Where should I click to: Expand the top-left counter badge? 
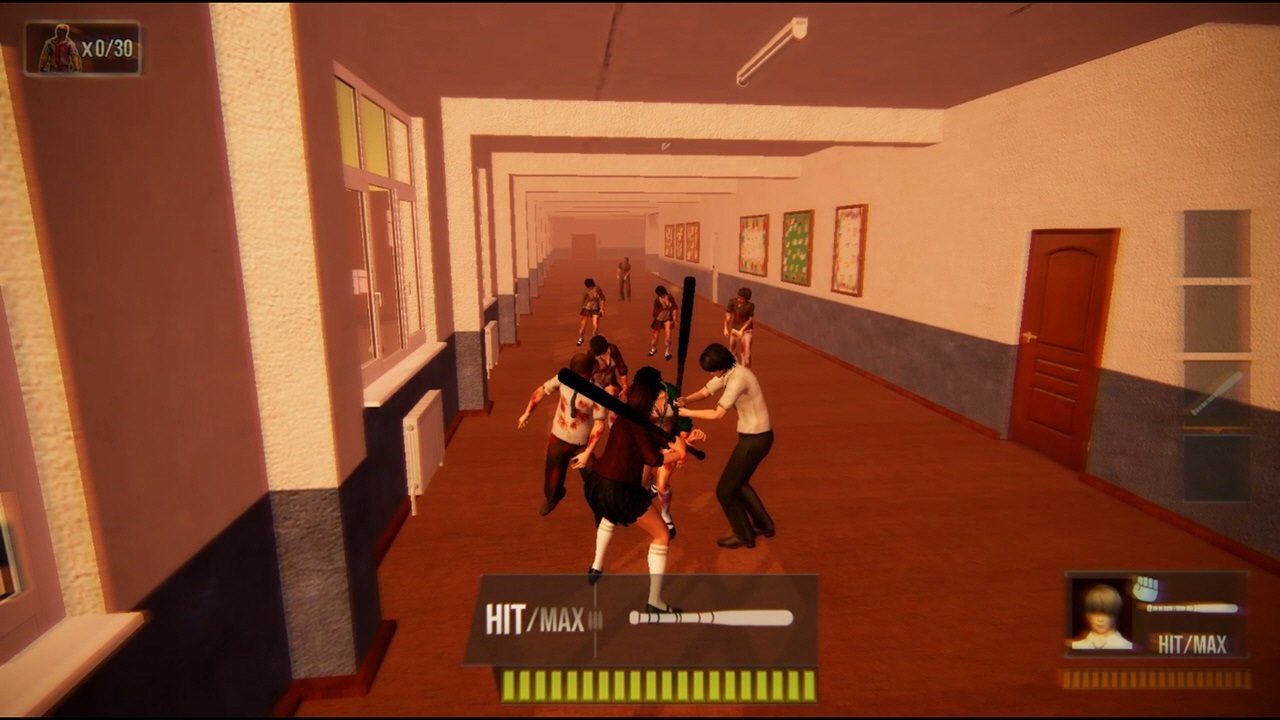coord(83,44)
